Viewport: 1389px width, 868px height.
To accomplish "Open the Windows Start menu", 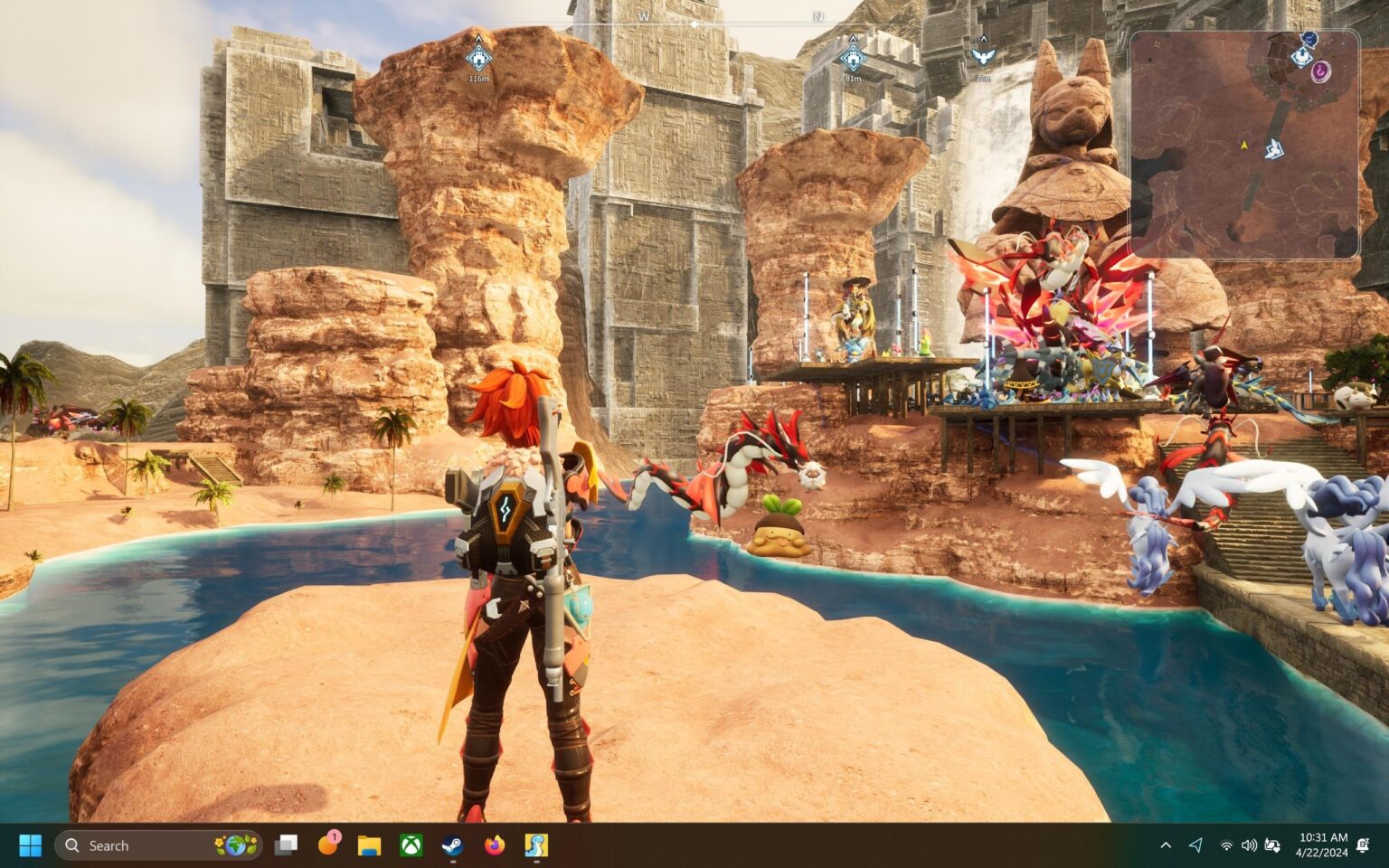I will [x=30, y=845].
